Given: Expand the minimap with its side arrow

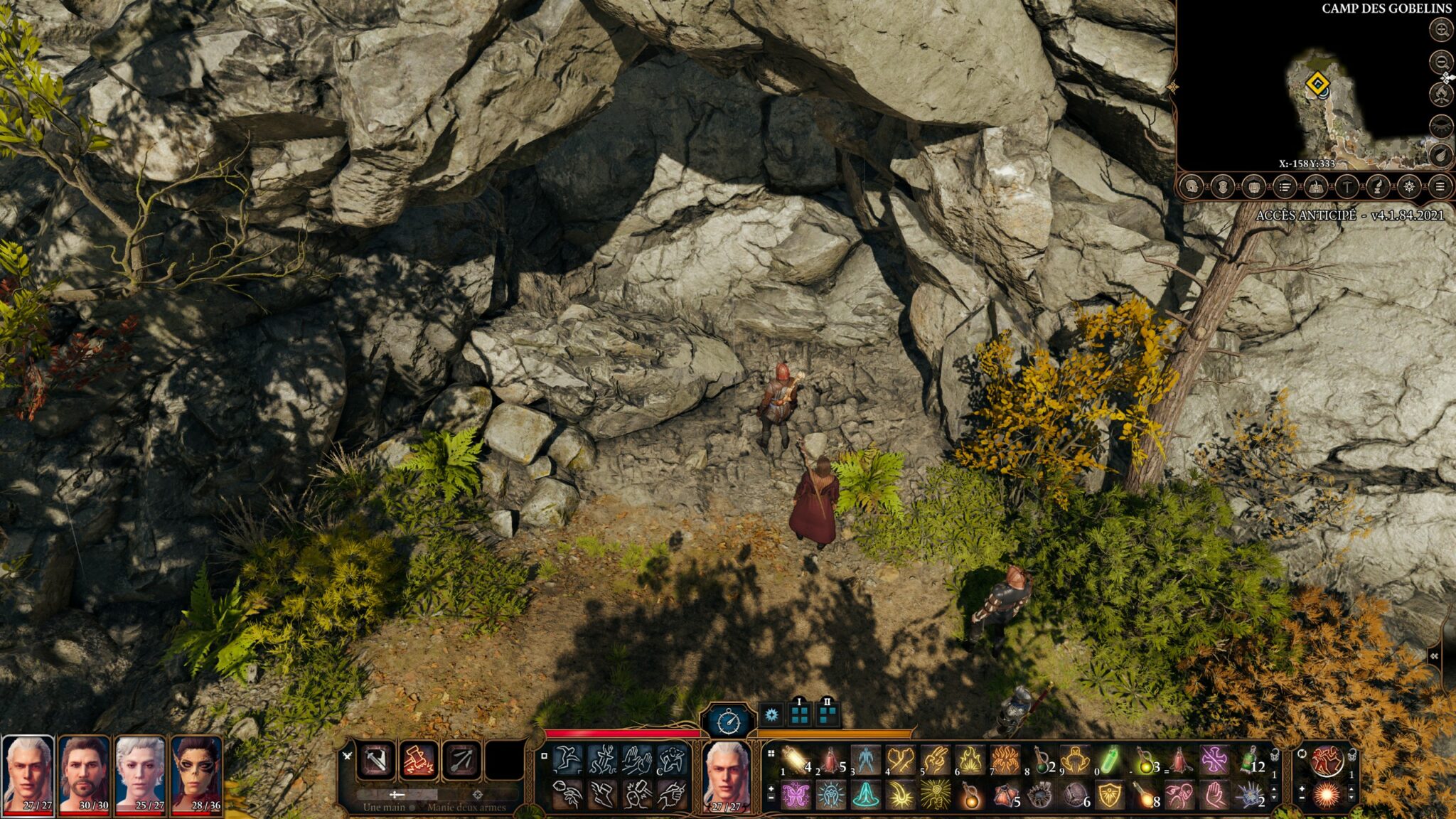Looking at the screenshot, I should coord(1447,77).
